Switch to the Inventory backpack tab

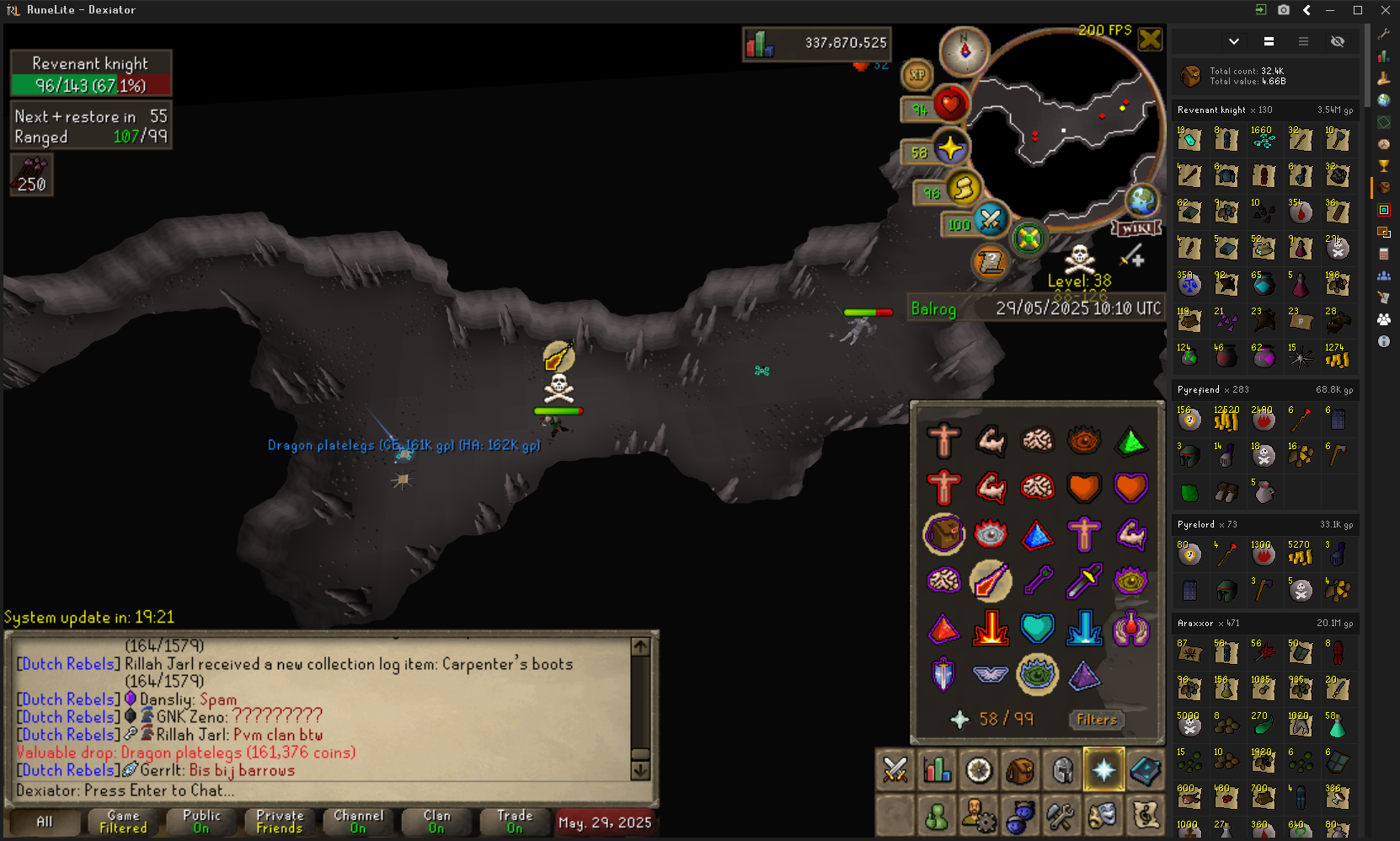[1020, 770]
